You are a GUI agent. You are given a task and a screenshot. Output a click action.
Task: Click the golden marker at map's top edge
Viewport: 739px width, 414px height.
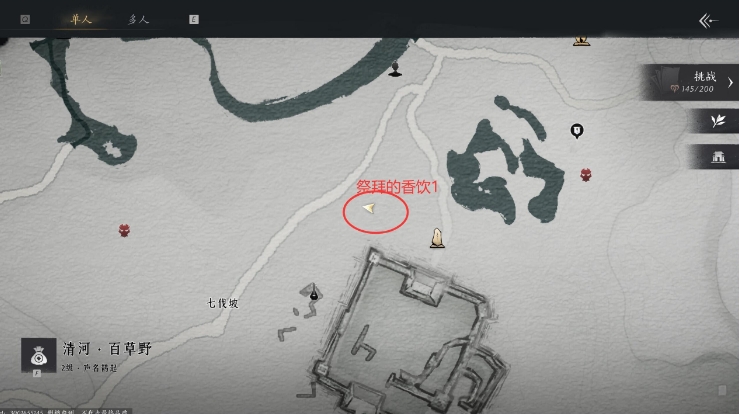click(x=581, y=40)
